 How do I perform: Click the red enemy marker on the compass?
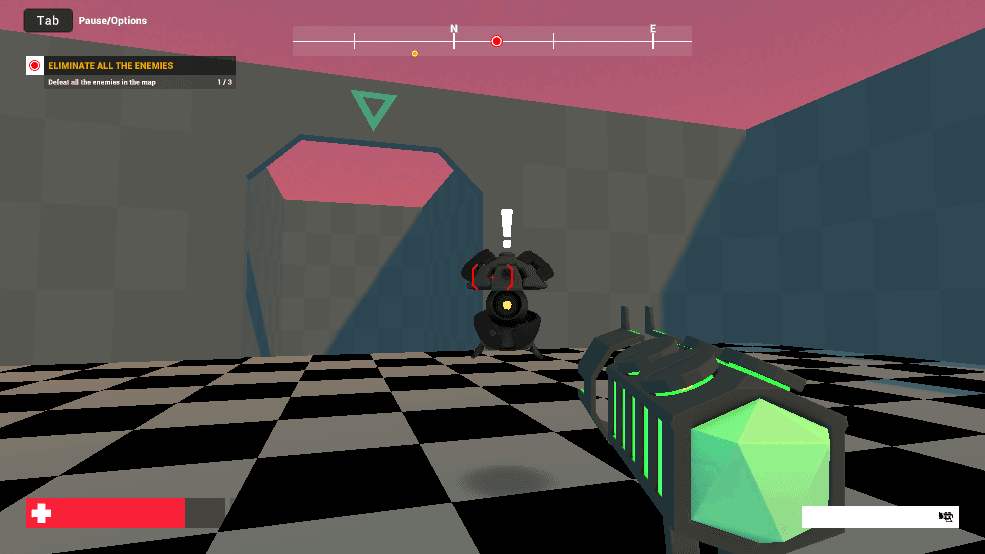pyautogui.click(x=497, y=41)
